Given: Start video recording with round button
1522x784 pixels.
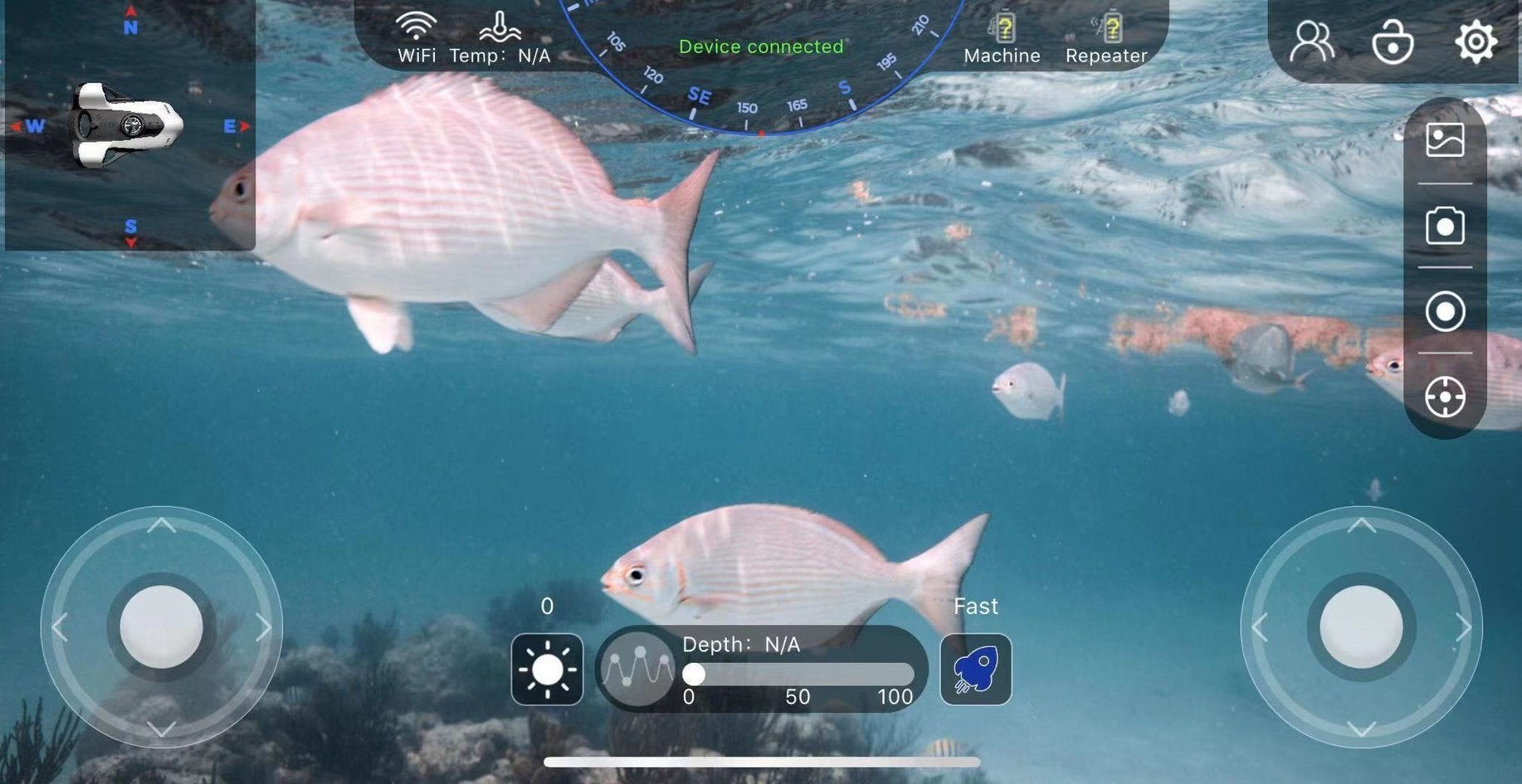Looking at the screenshot, I should coord(1445,312).
